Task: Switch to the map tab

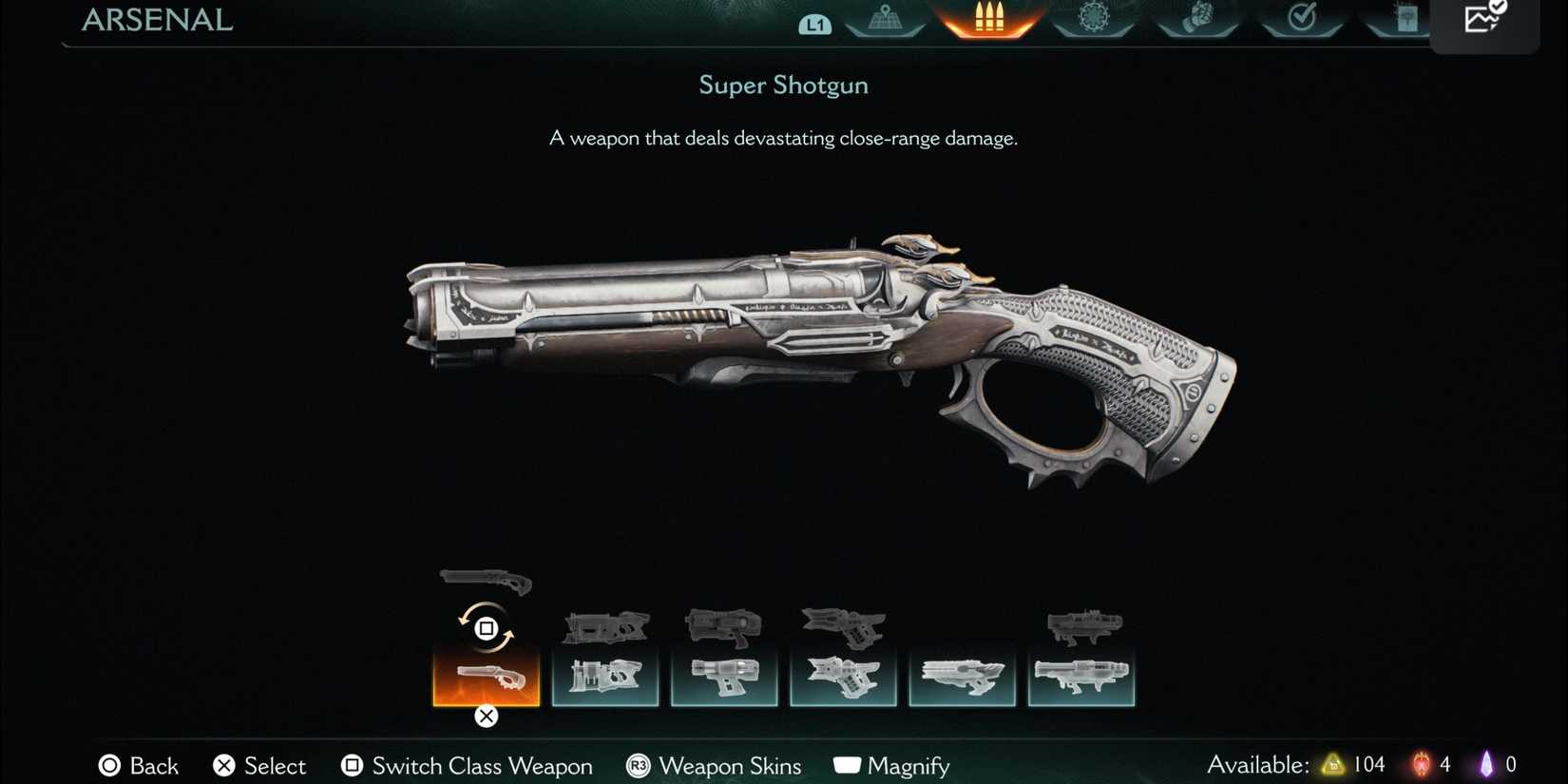Action: [x=885, y=19]
